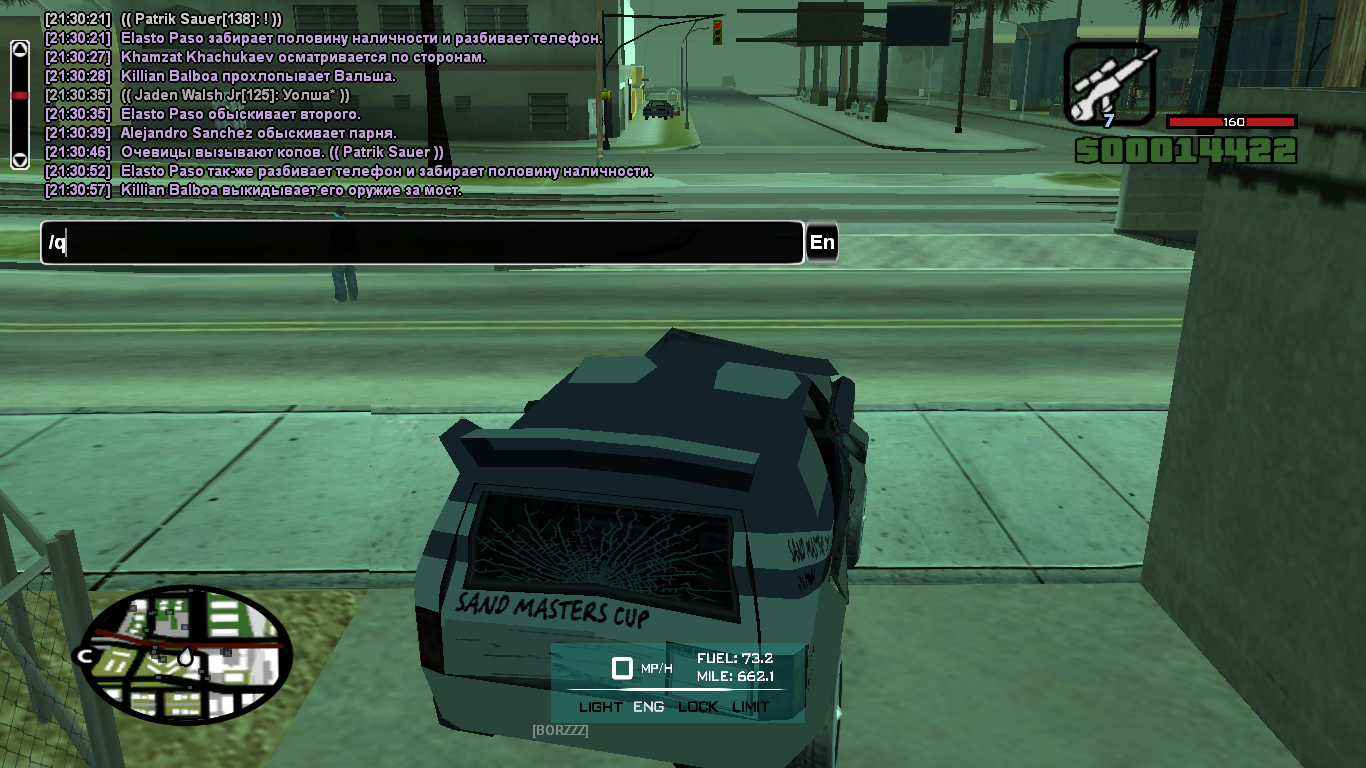Click the chat scrollbar up arrow

19,49
